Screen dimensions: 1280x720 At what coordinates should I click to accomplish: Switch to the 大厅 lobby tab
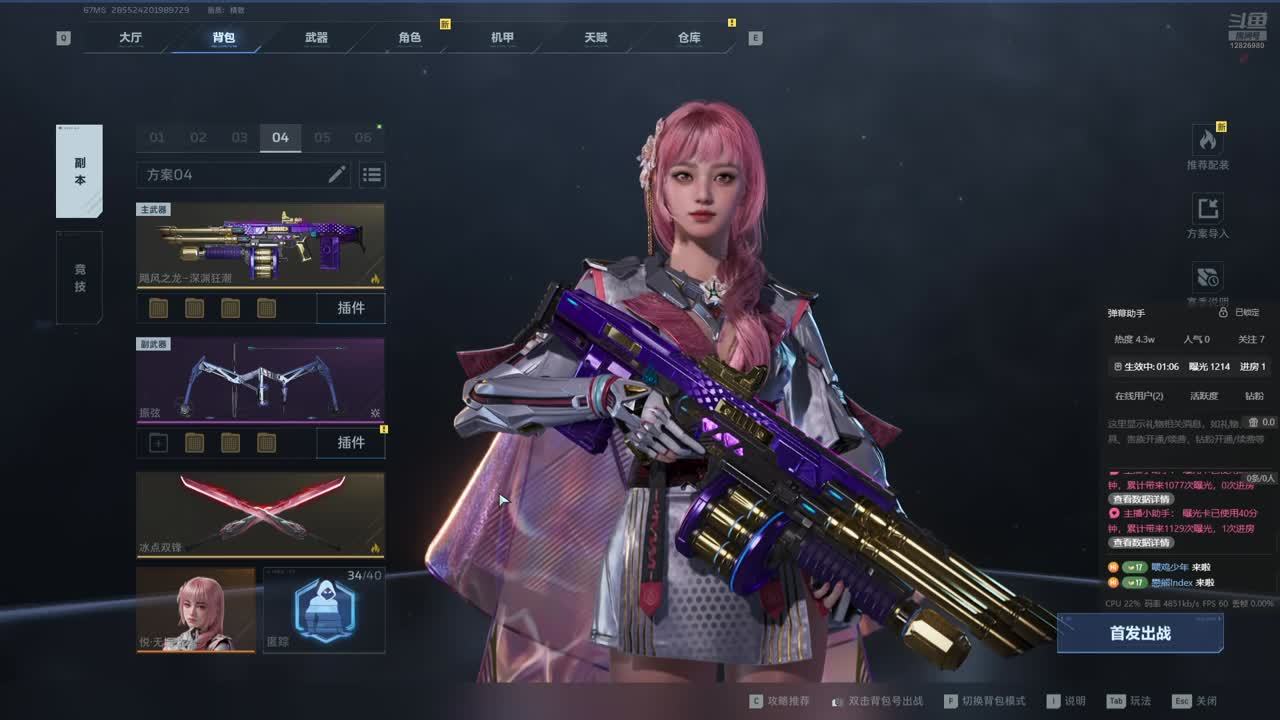pos(130,38)
